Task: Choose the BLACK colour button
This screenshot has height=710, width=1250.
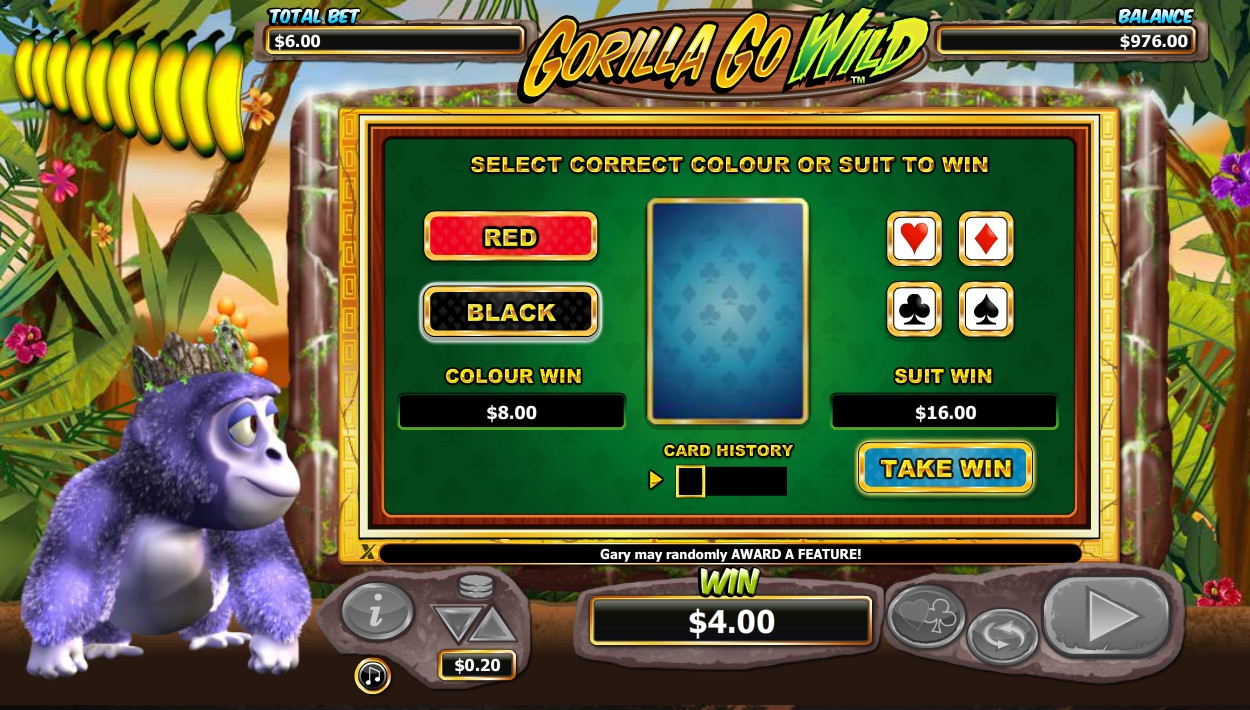Action: (x=511, y=312)
